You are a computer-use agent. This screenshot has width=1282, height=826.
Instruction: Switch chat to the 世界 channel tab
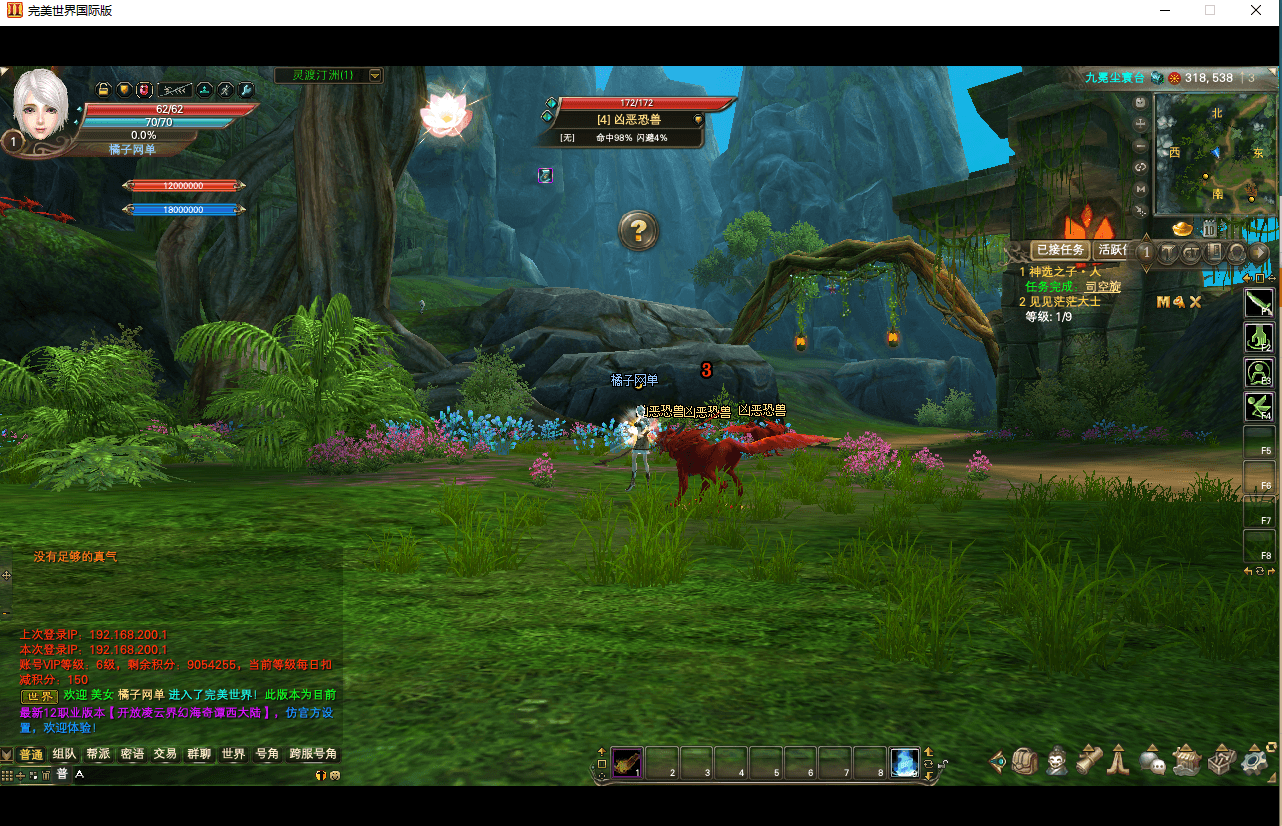coord(233,754)
